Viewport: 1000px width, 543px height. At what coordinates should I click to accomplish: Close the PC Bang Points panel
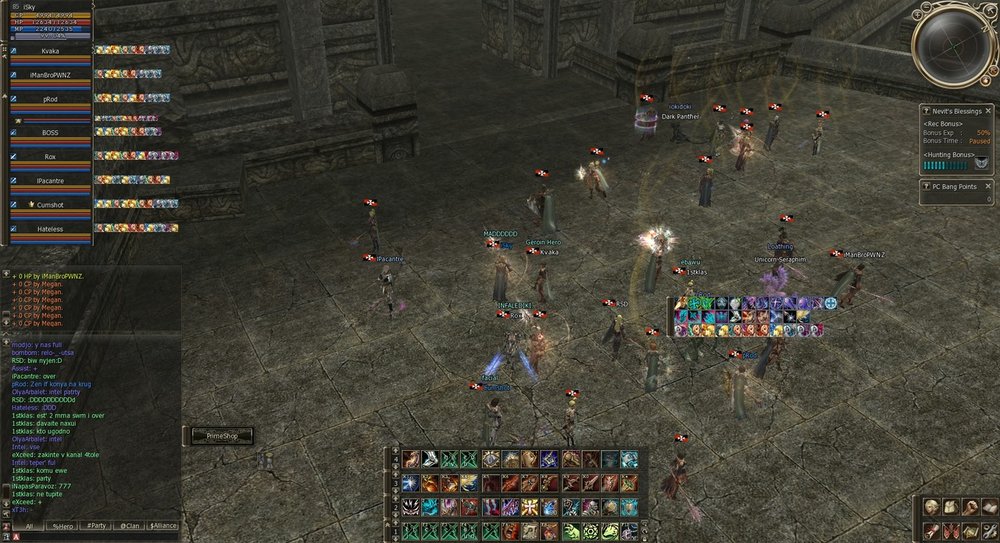988,185
